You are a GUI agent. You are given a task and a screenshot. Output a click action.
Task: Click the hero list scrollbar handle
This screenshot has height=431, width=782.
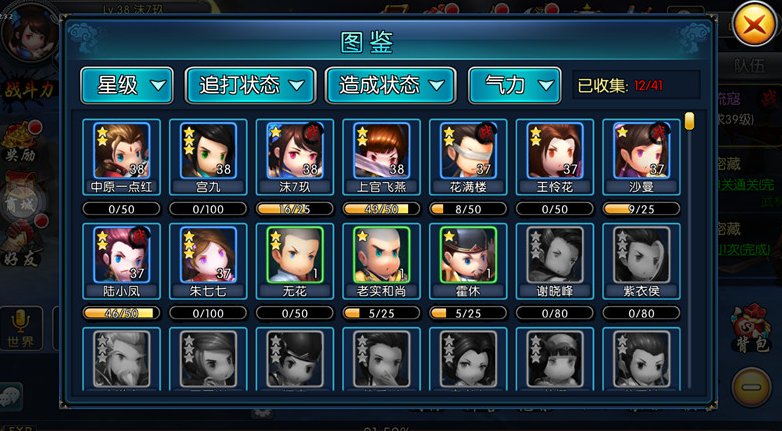[x=689, y=122]
